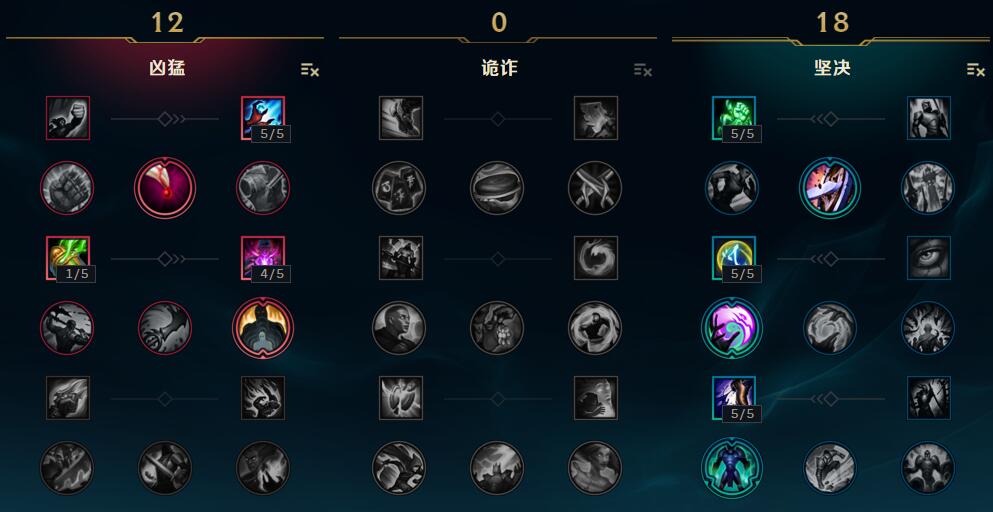Click the 4/5 purple mastery icon

click(x=263, y=258)
